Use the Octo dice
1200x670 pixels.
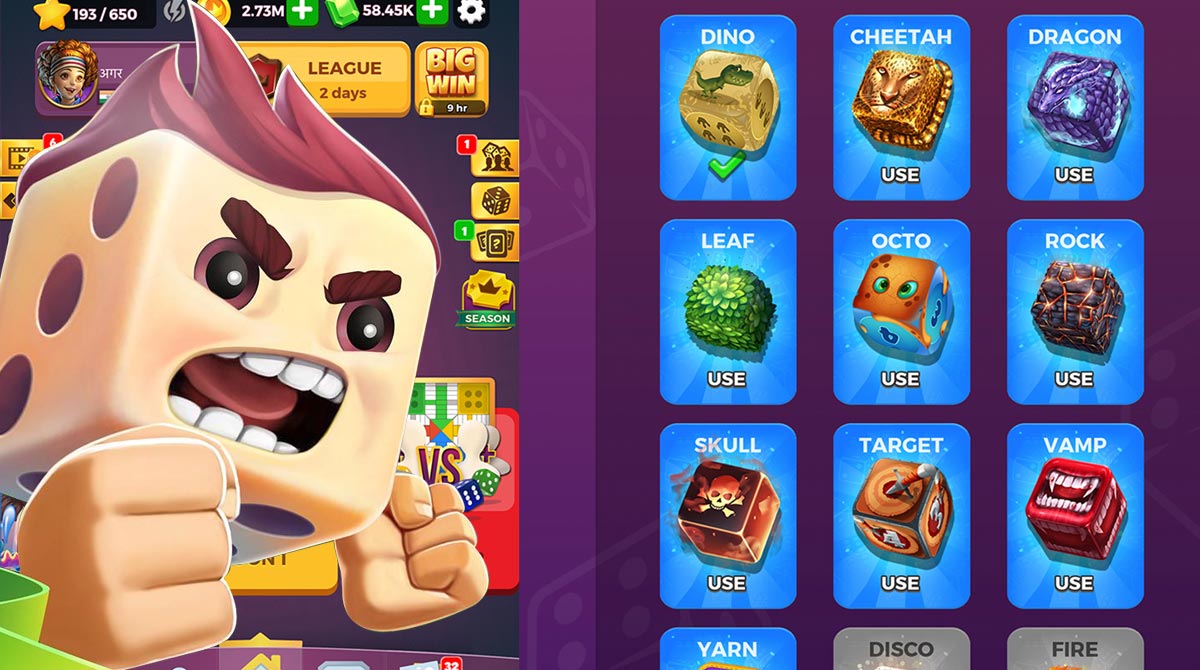(x=900, y=379)
